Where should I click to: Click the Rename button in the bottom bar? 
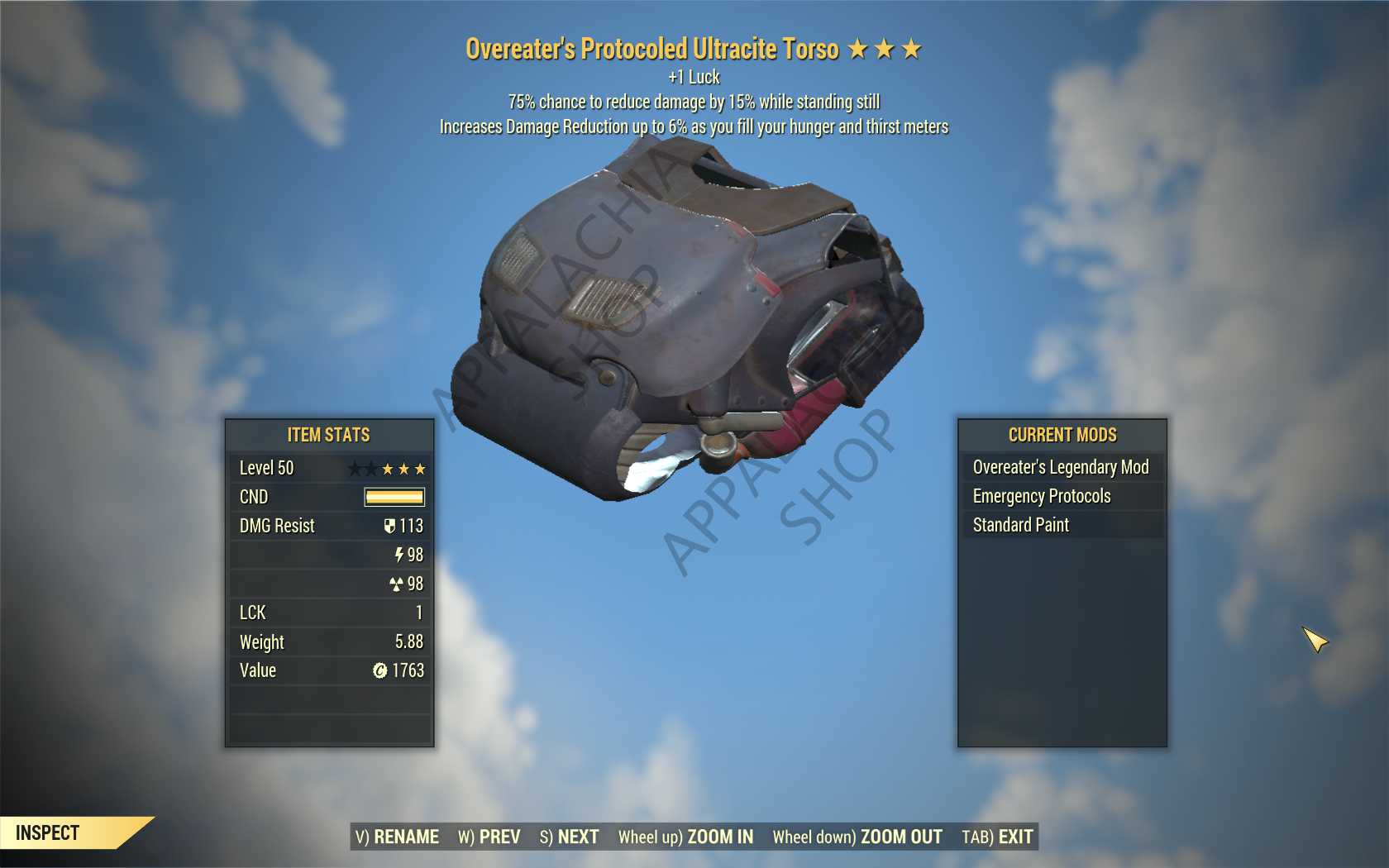pos(398,837)
